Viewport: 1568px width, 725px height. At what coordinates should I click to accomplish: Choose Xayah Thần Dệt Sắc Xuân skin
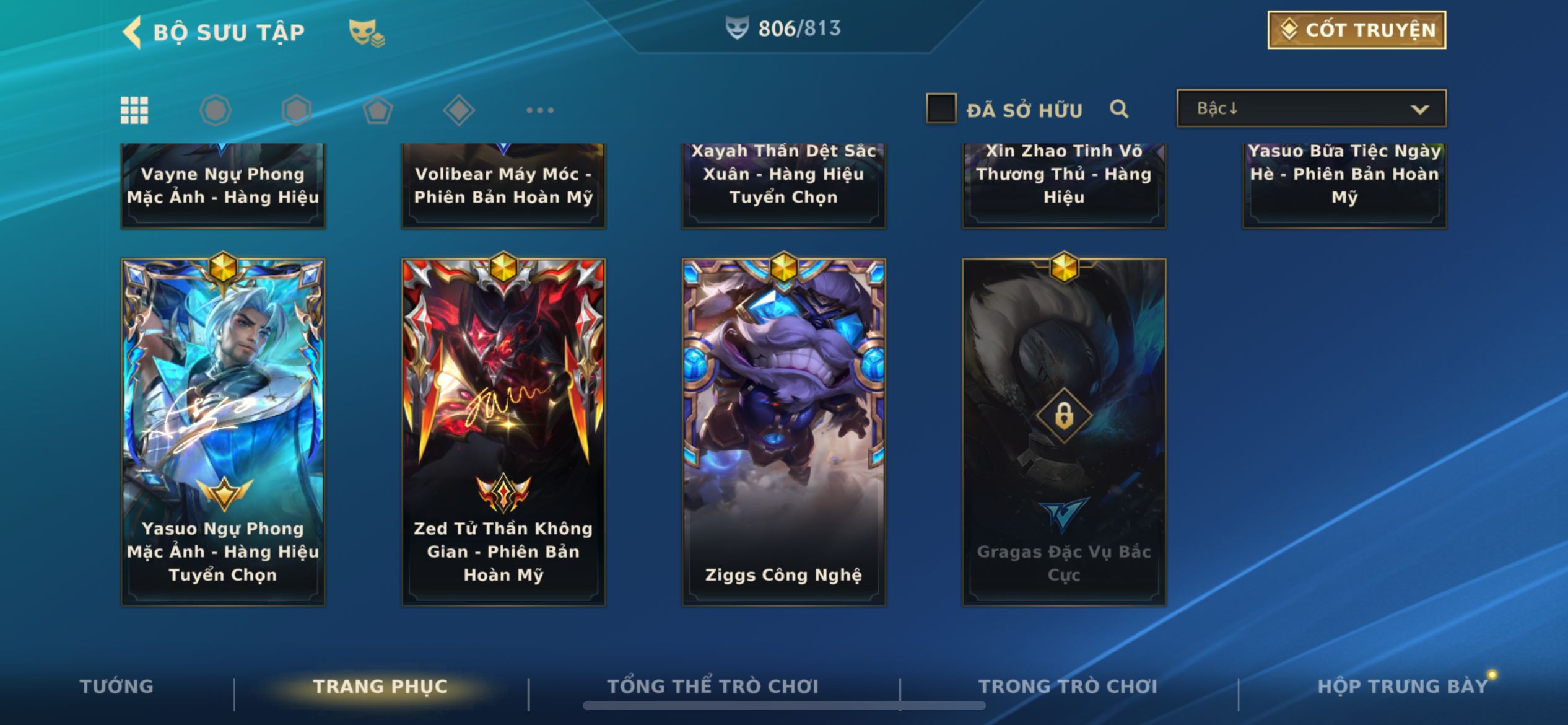783,185
